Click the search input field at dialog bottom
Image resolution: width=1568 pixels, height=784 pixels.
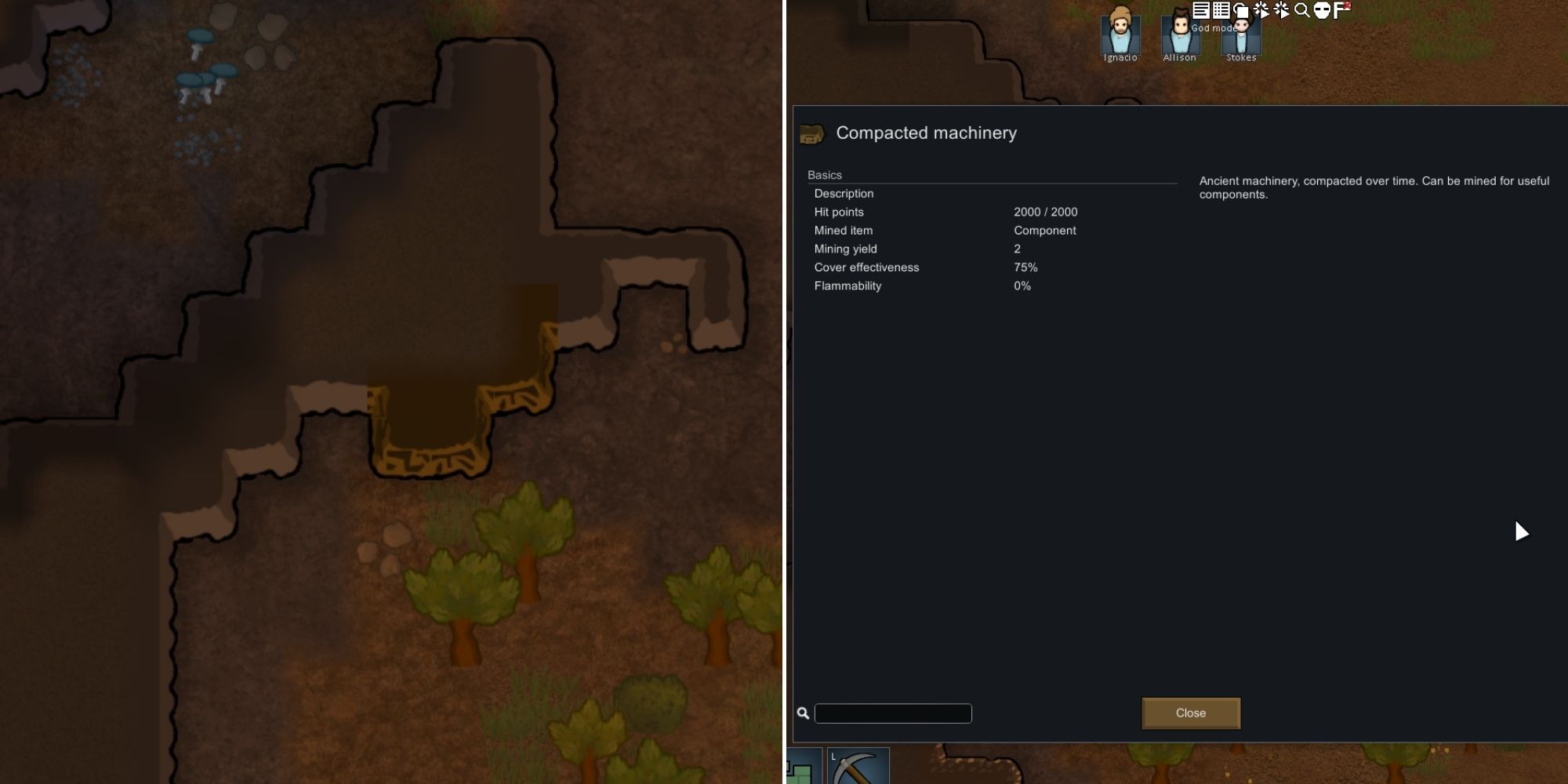(x=893, y=713)
